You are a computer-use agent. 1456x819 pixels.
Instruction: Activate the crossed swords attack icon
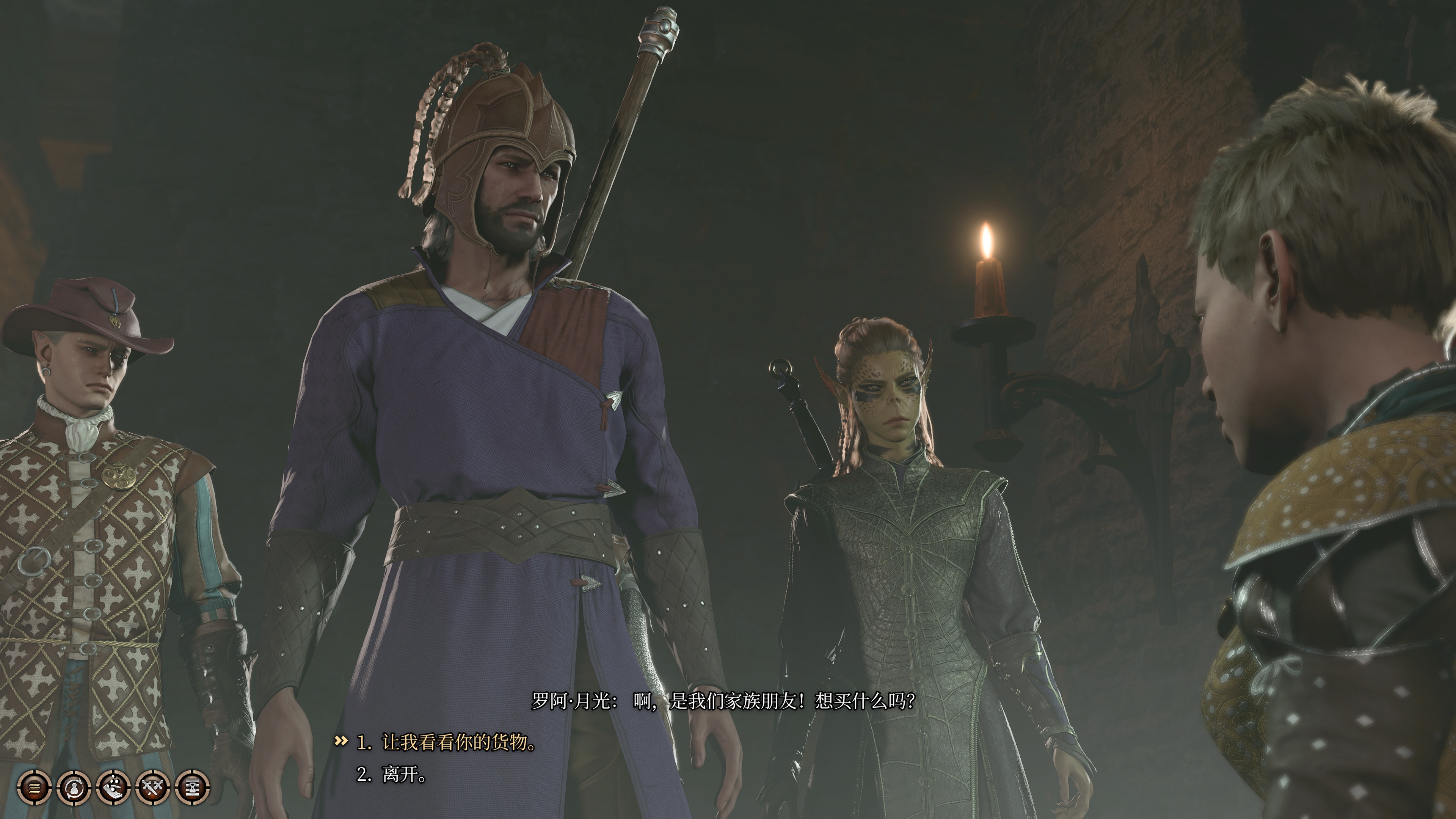click(152, 786)
